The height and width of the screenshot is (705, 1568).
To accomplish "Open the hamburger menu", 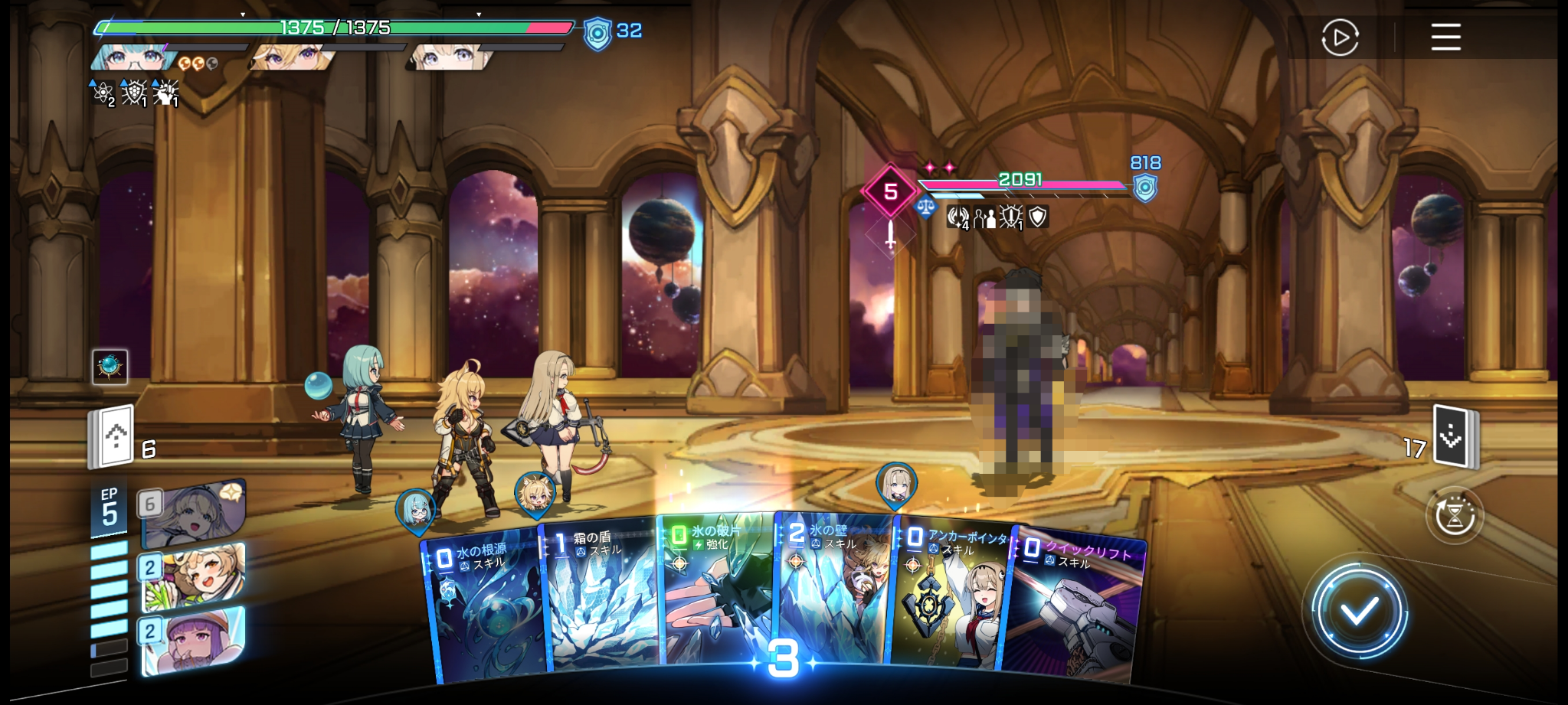I will (1445, 37).
